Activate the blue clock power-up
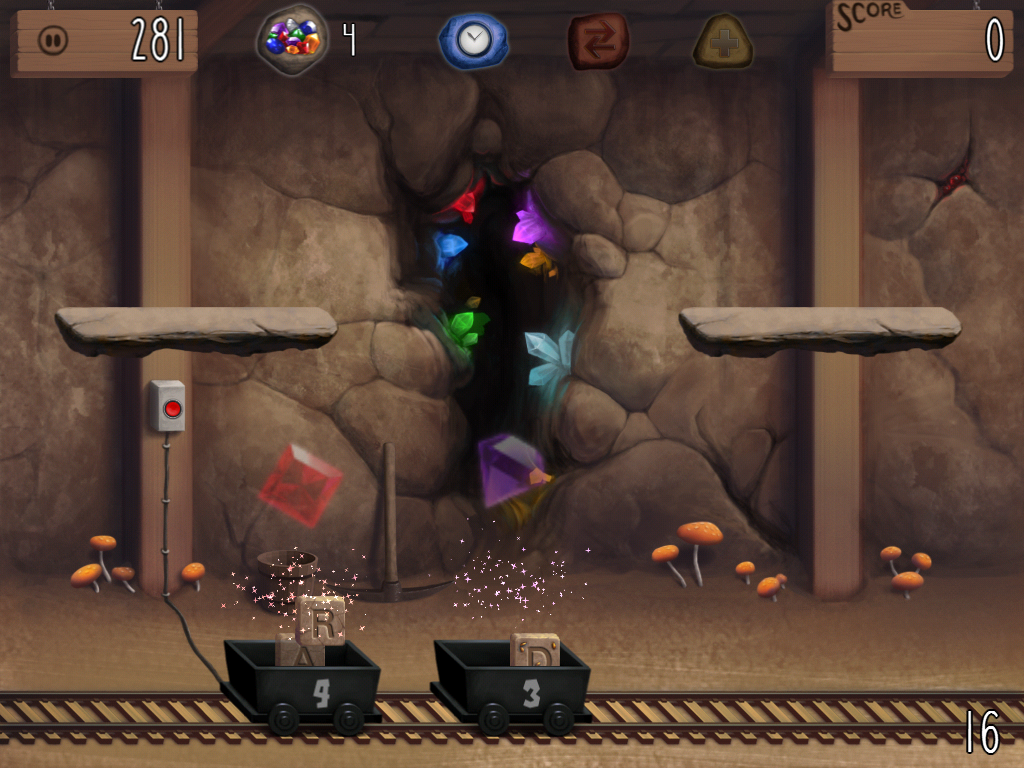This screenshot has height=768, width=1024. (473, 41)
